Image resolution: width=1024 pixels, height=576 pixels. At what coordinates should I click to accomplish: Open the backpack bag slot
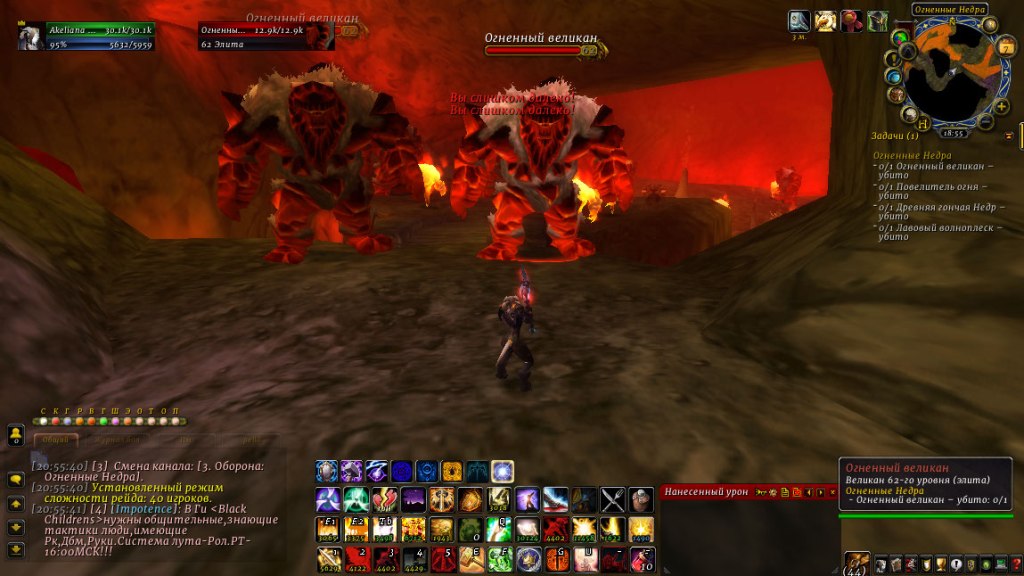(857, 563)
